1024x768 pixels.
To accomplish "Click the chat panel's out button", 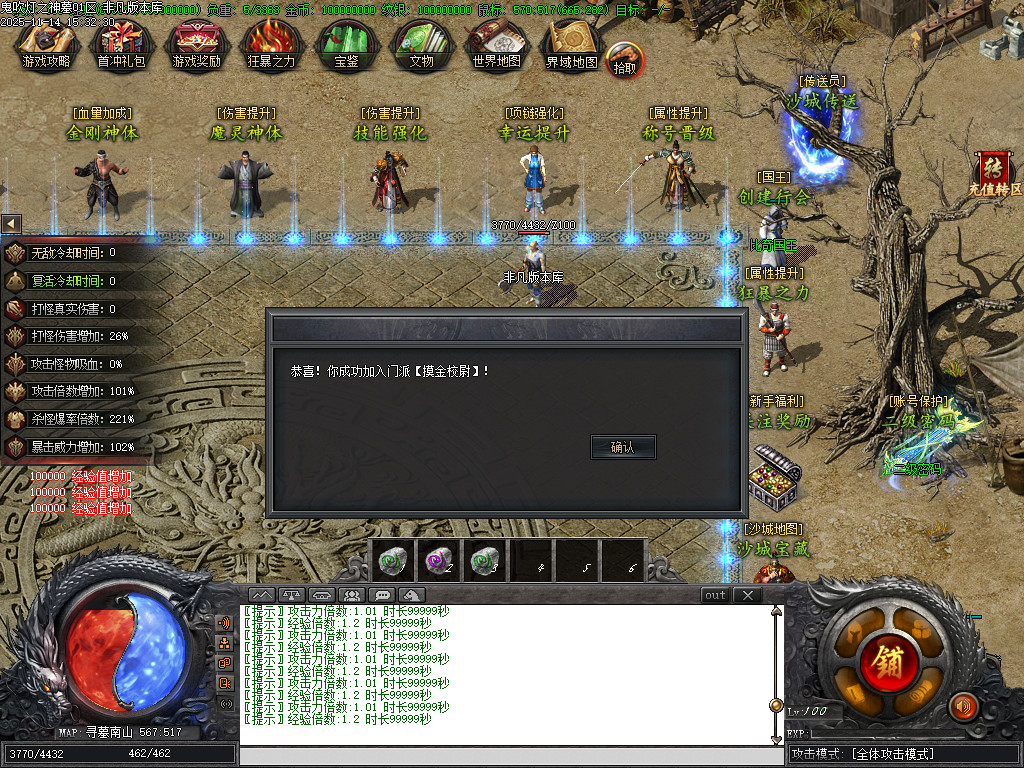I will 715,595.
